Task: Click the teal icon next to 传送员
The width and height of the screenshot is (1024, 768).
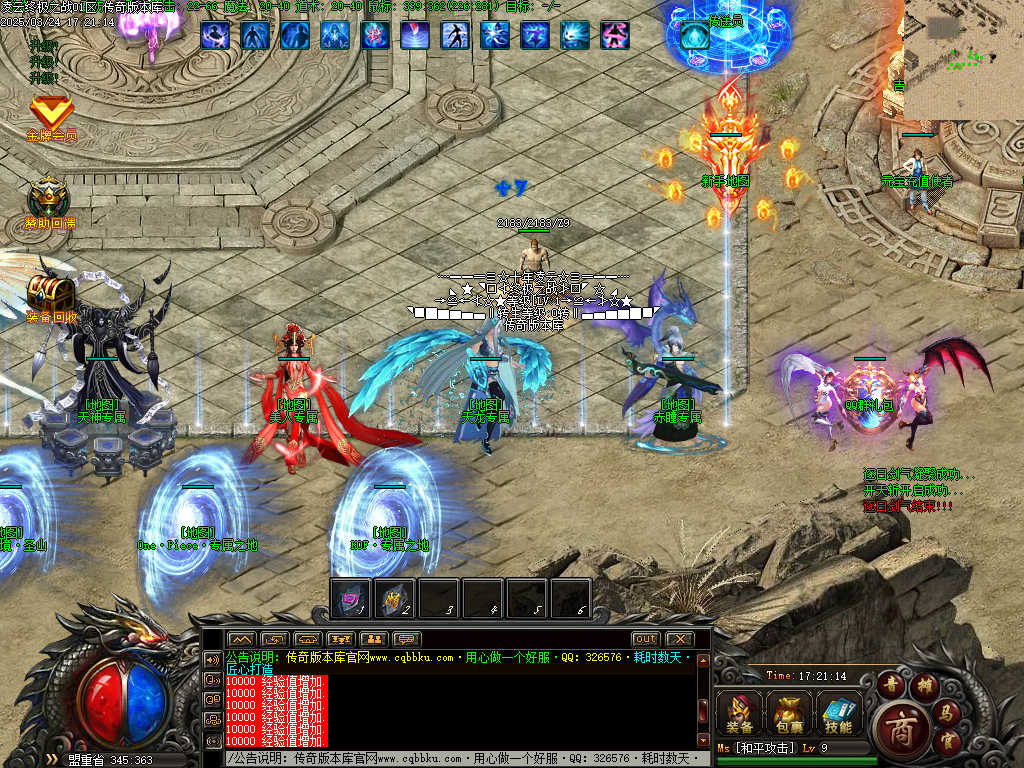Action: [694, 38]
